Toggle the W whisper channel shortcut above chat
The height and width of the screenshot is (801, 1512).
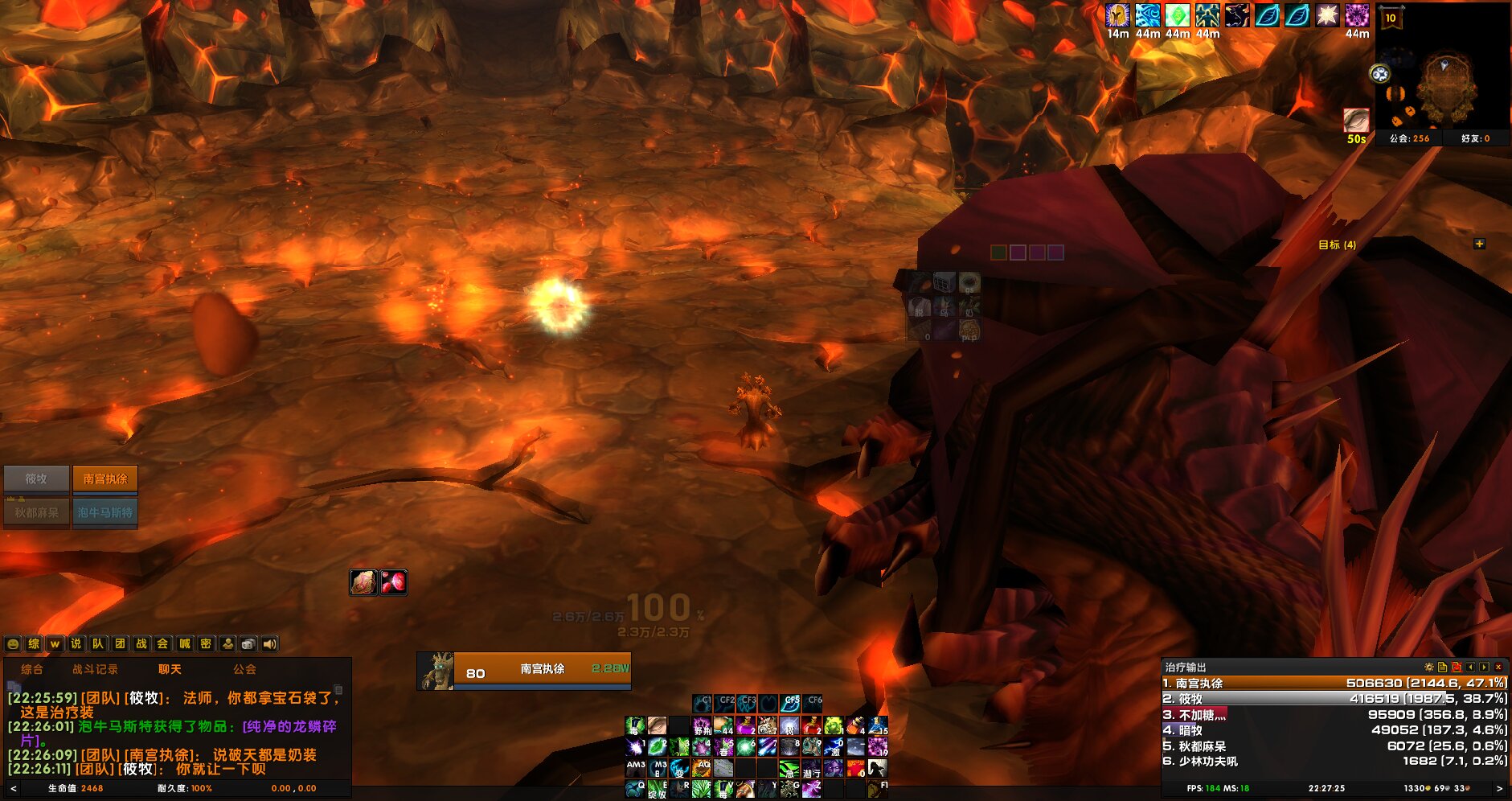click(55, 645)
